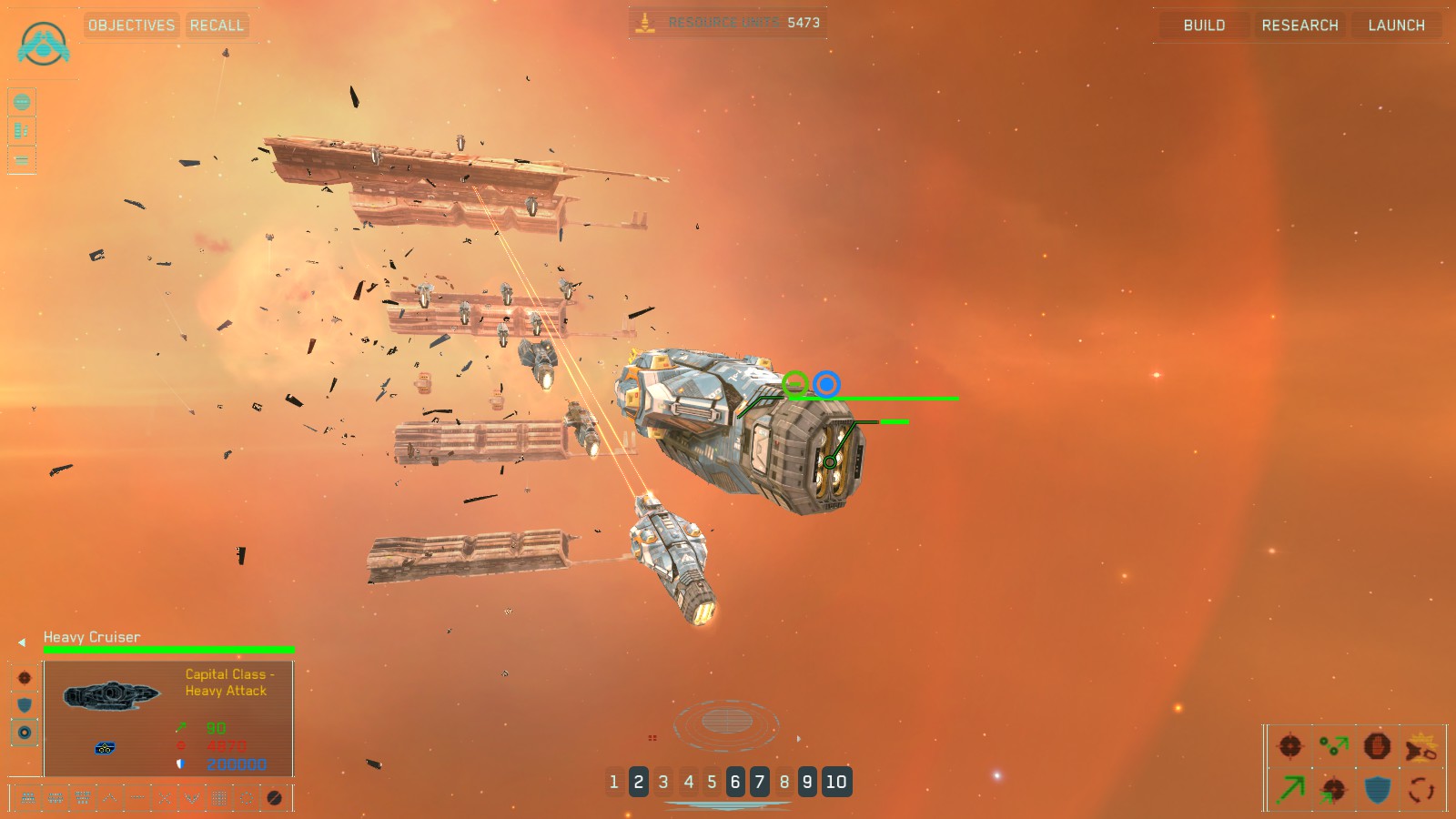This screenshot has height=819, width=1456.
Task: Issue the stop command with the red hand icon
Action: click(x=1377, y=746)
